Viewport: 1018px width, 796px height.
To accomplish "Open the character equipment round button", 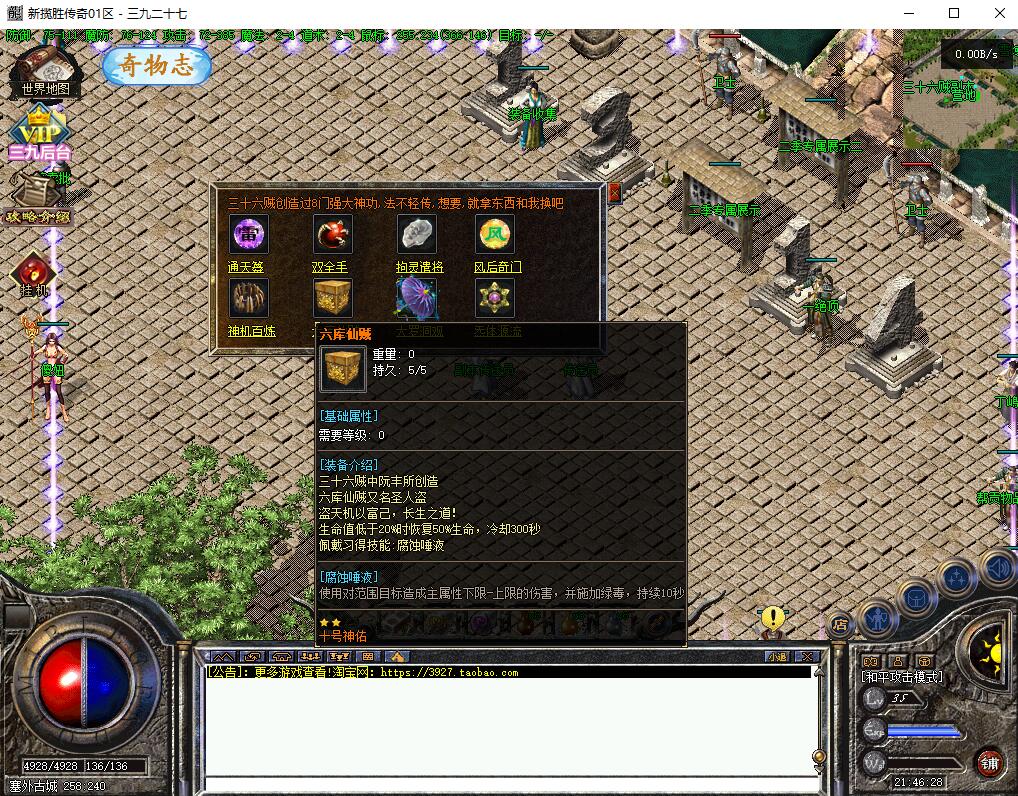I will click(877, 618).
